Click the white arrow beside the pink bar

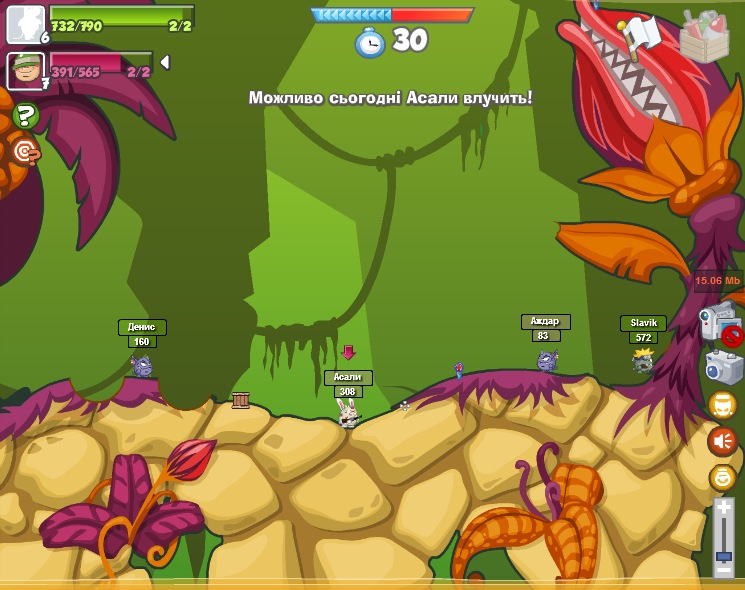(x=165, y=62)
